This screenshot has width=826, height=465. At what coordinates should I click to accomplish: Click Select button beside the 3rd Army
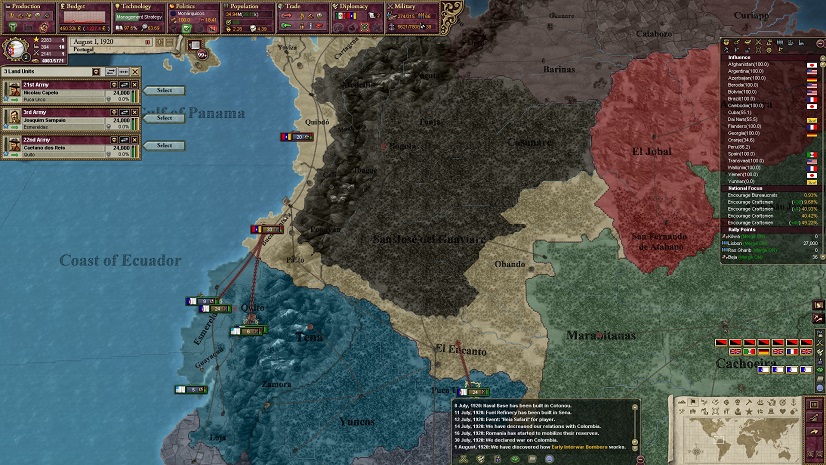tap(165, 118)
